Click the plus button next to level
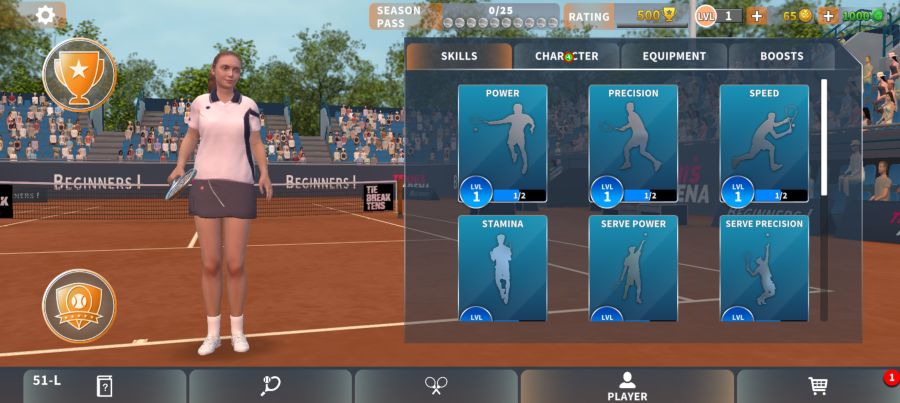Image resolution: width=900 pixels, height=403 pixels. (x=756, y=15)
